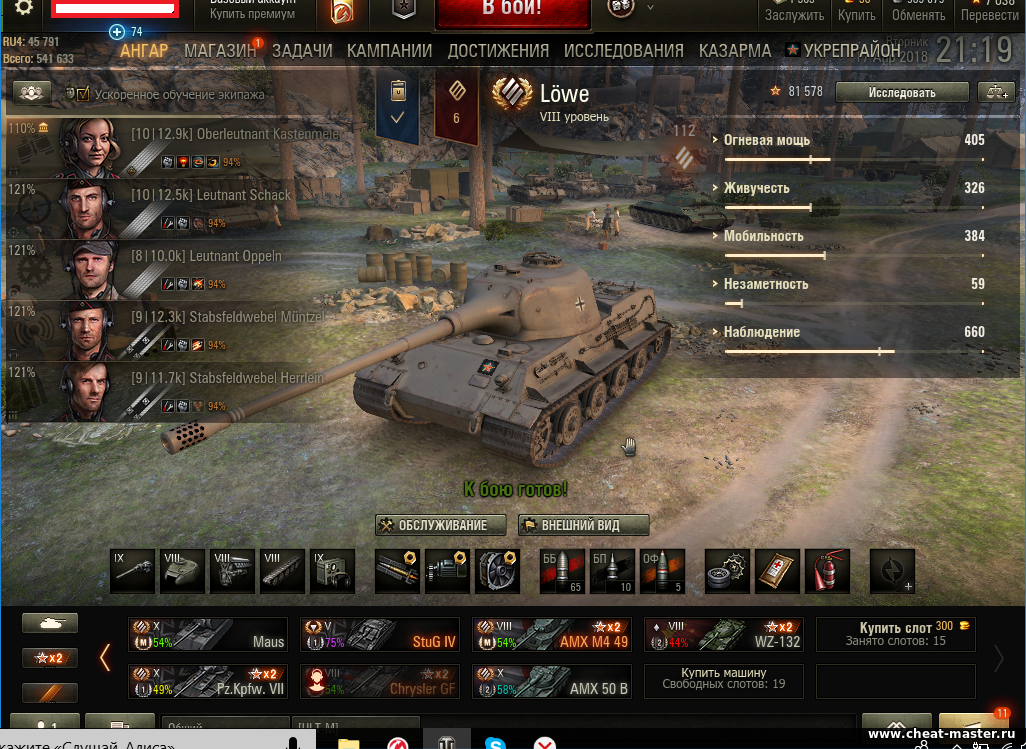
Task: Go to the КАМПАНИИ tab
Action: [x=389, y=51]
